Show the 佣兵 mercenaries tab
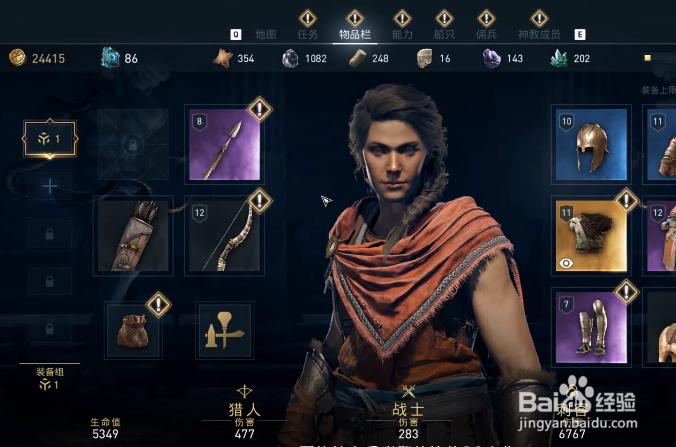This screenshot has width=676, height=447. [x=486, y=32]
